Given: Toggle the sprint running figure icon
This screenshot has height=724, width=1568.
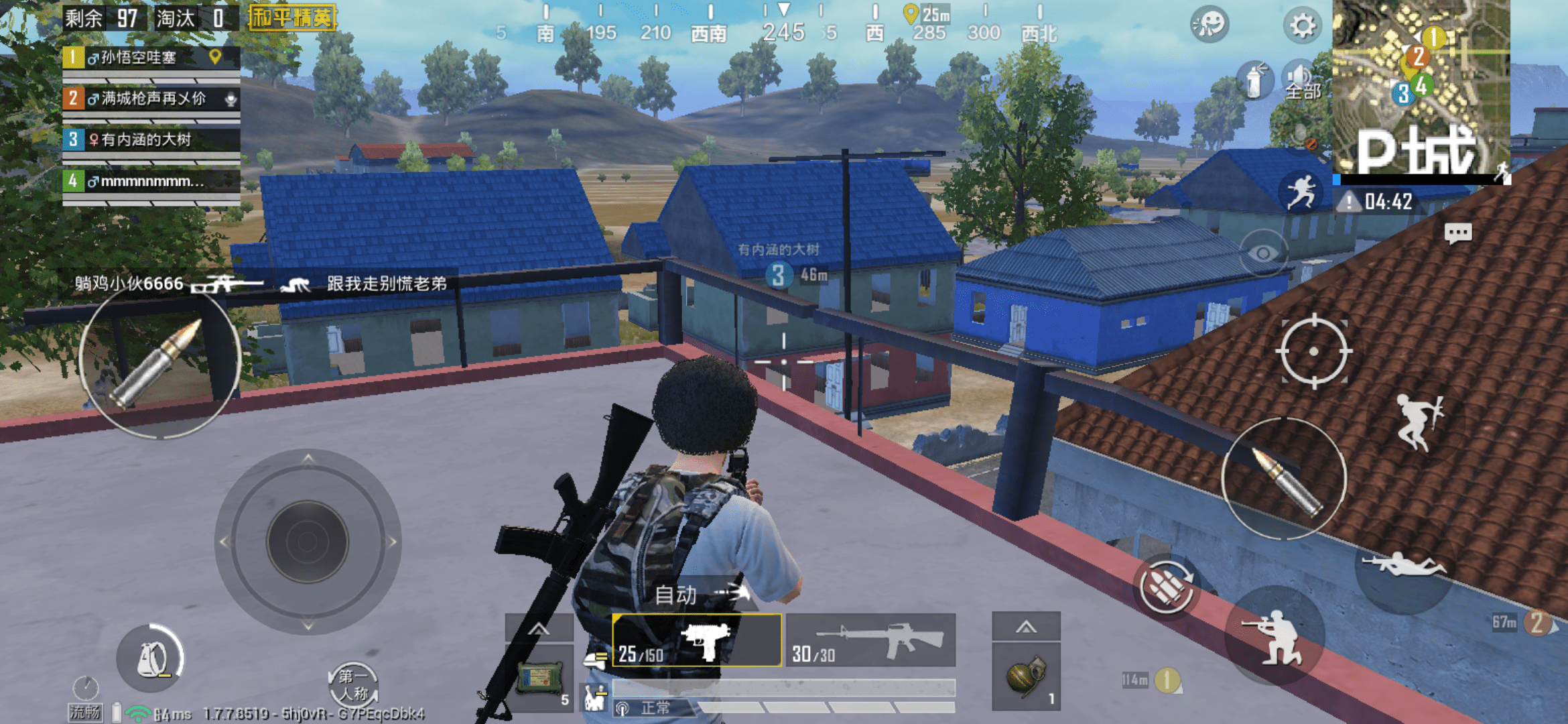Looking at the screenshot, I should point(1301,192).
